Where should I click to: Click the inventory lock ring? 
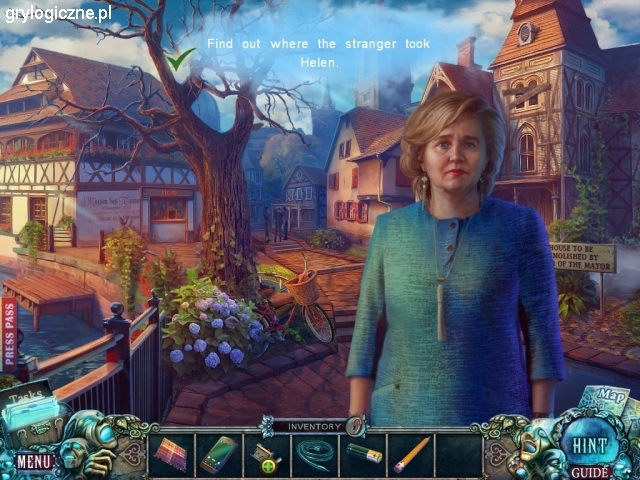tap(356, 426)
